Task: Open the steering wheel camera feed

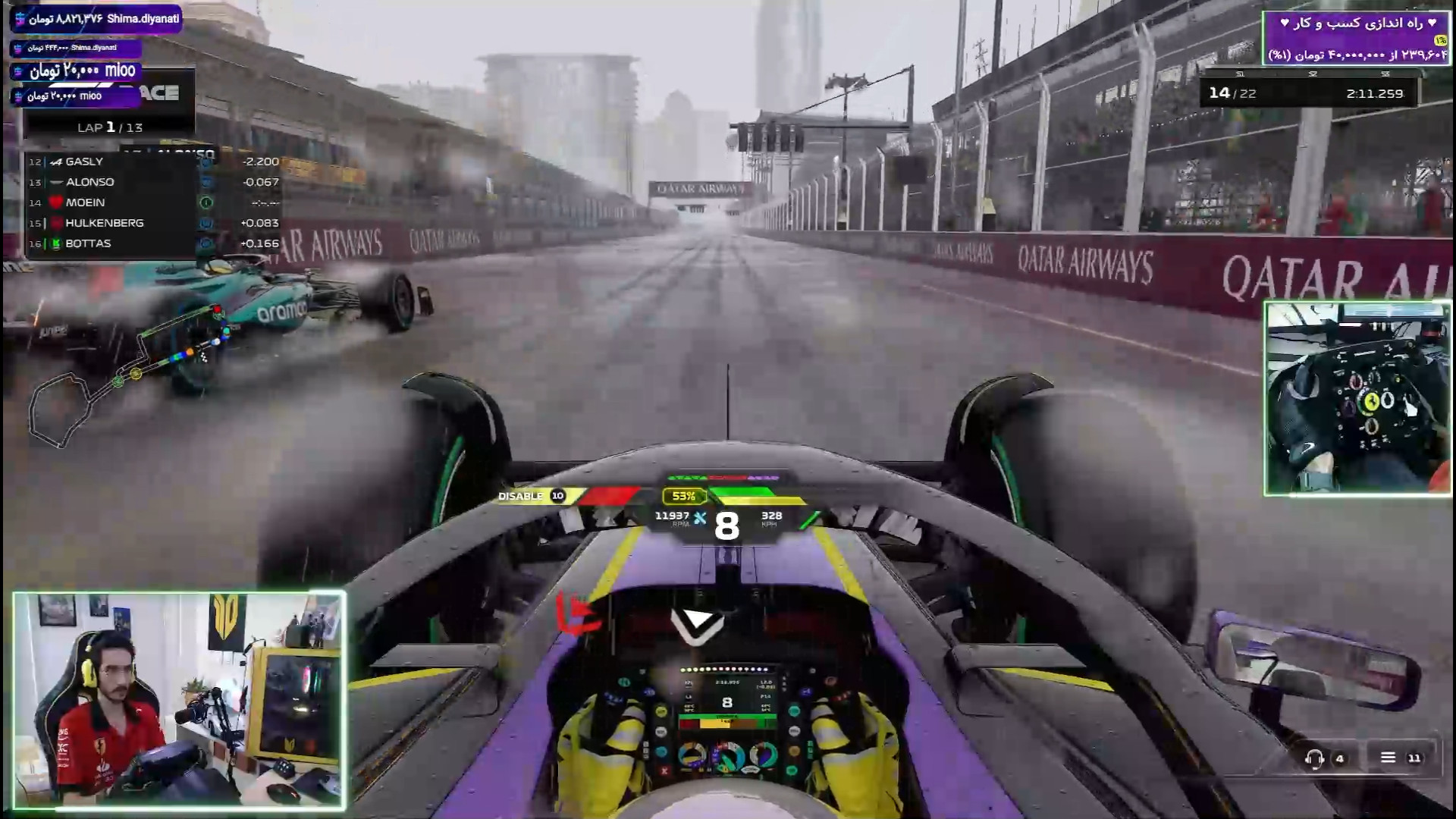Action: coord(1357,399)
